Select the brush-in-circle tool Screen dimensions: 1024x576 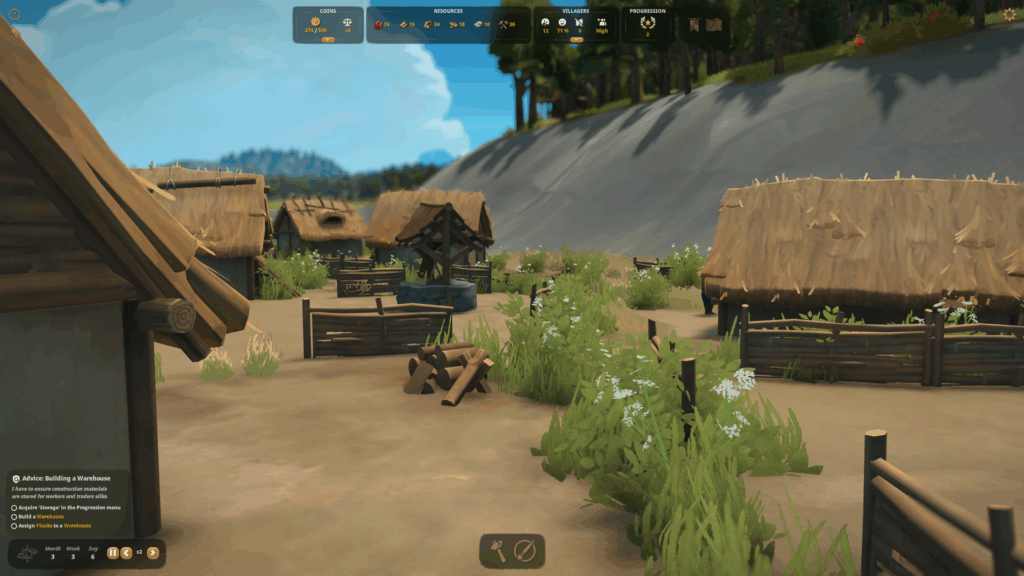pos(526,550)
